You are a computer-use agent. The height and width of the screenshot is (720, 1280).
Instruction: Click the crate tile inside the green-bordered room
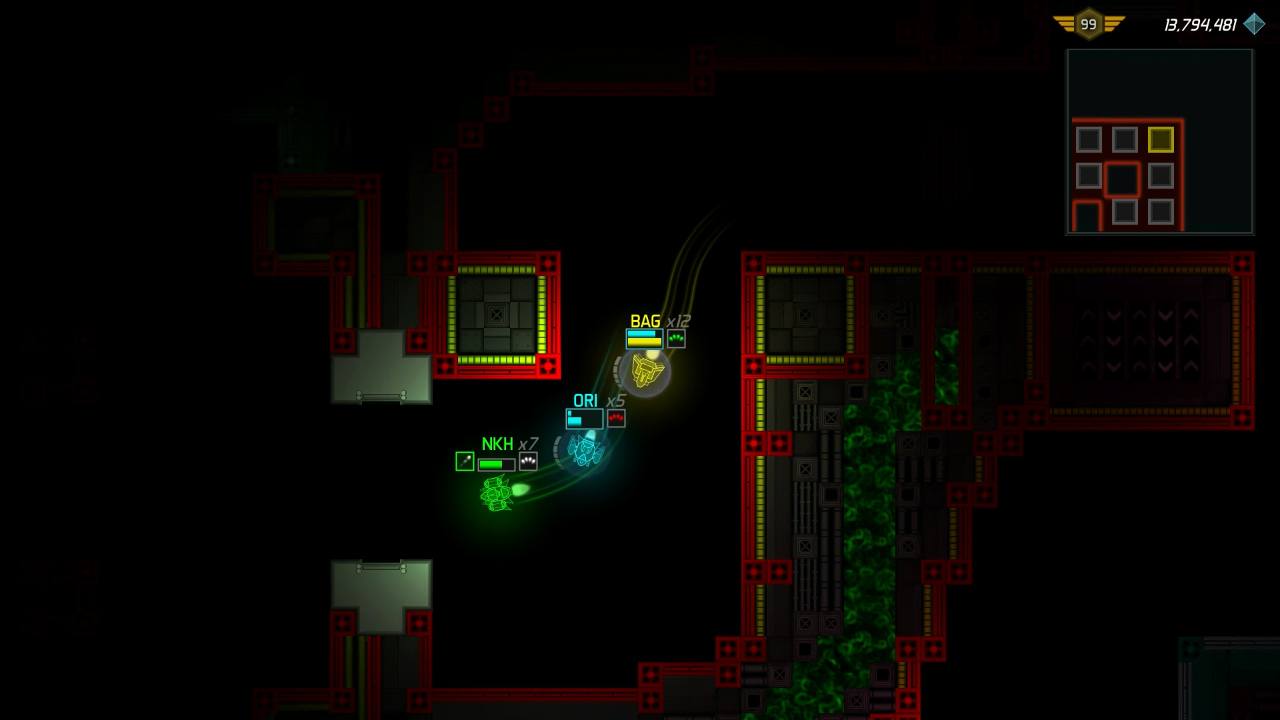point(497,315)
